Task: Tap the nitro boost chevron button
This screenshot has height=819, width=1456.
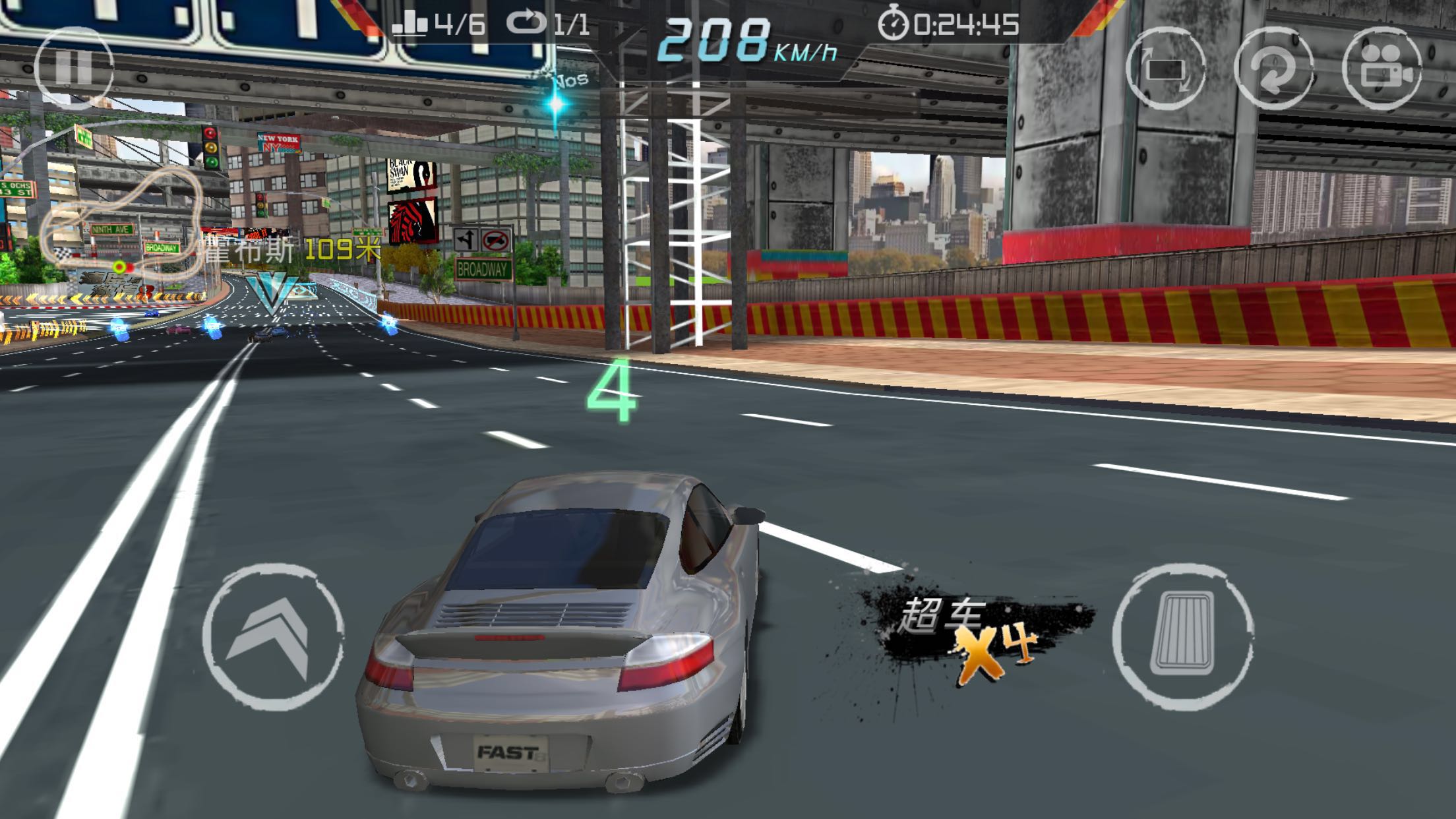Action: click(x=272, y=636)
